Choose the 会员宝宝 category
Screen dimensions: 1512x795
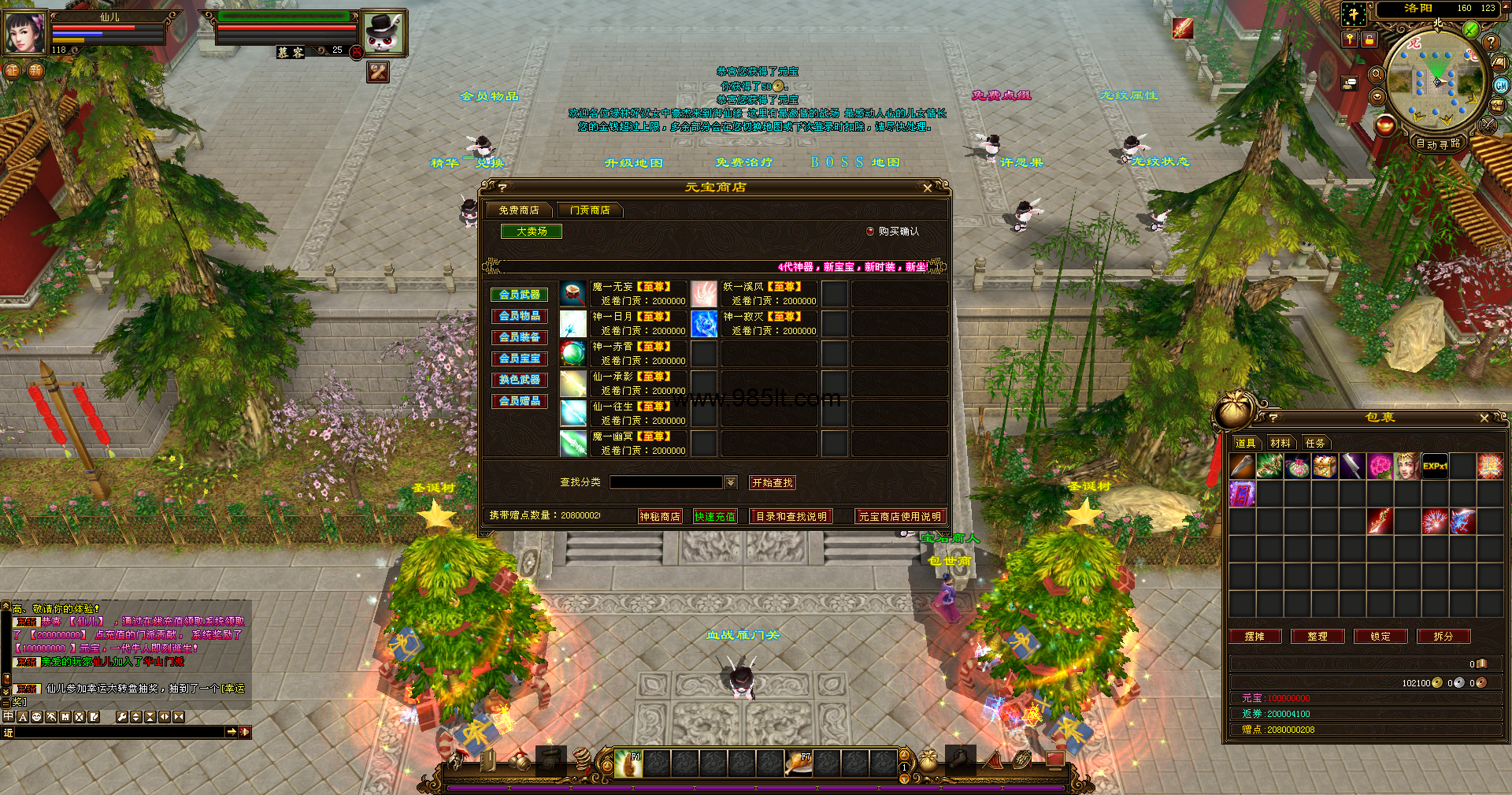[519, 358]
